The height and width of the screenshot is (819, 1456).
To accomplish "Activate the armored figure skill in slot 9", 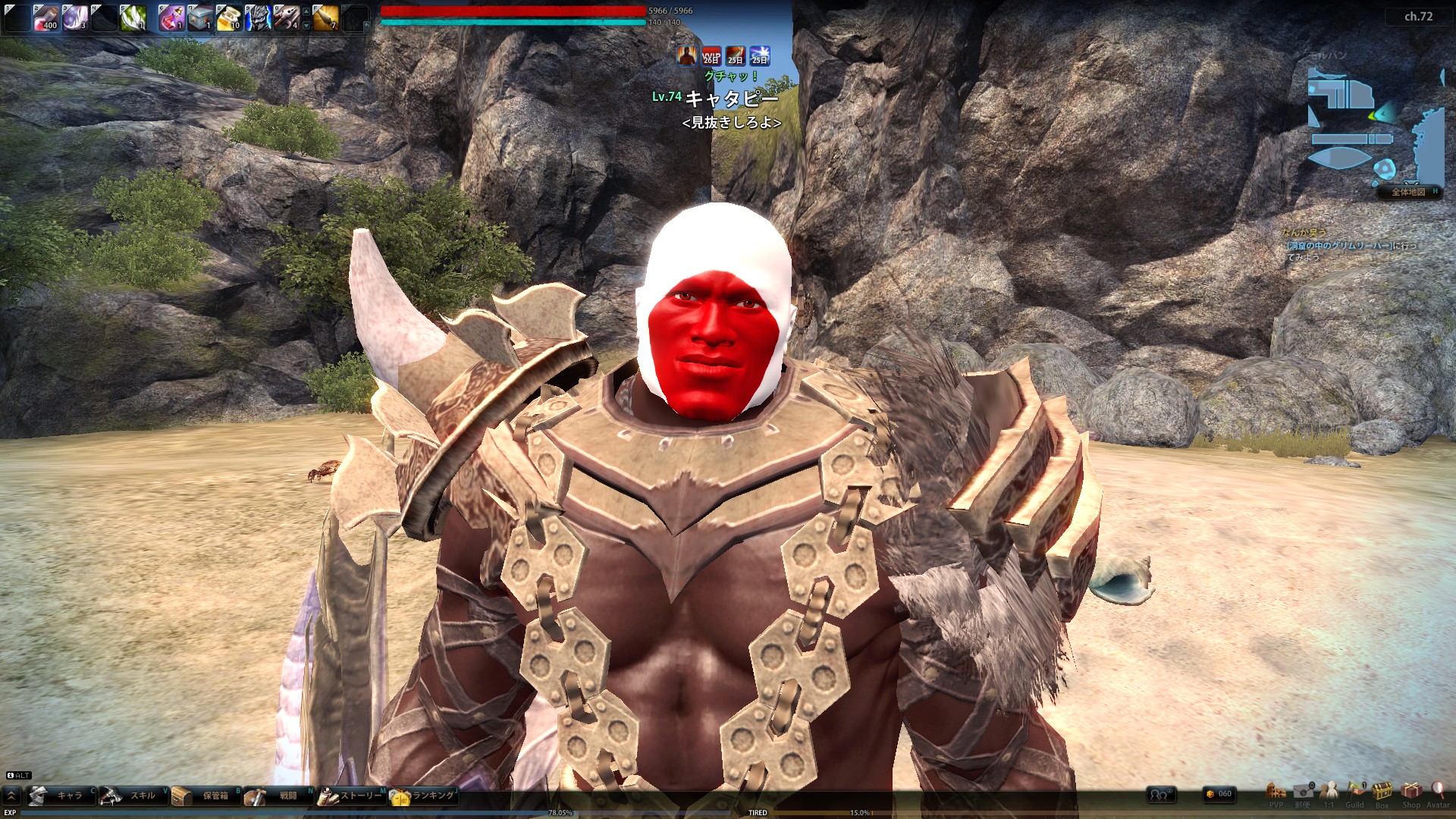I will [x=258, y=17].
